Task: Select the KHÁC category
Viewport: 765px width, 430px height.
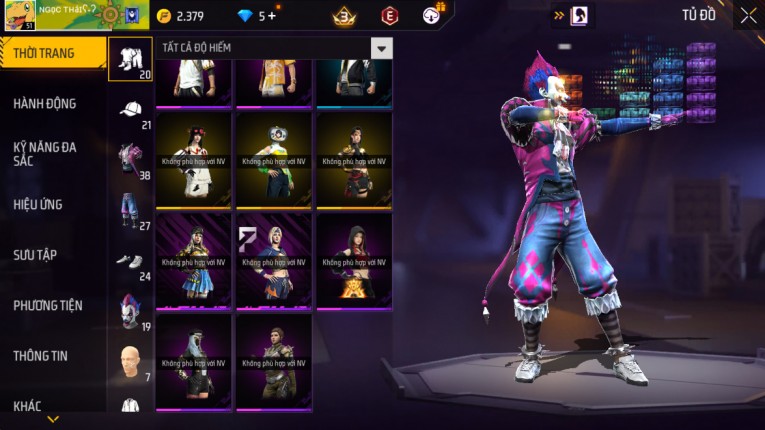Action: pos(28,405)
